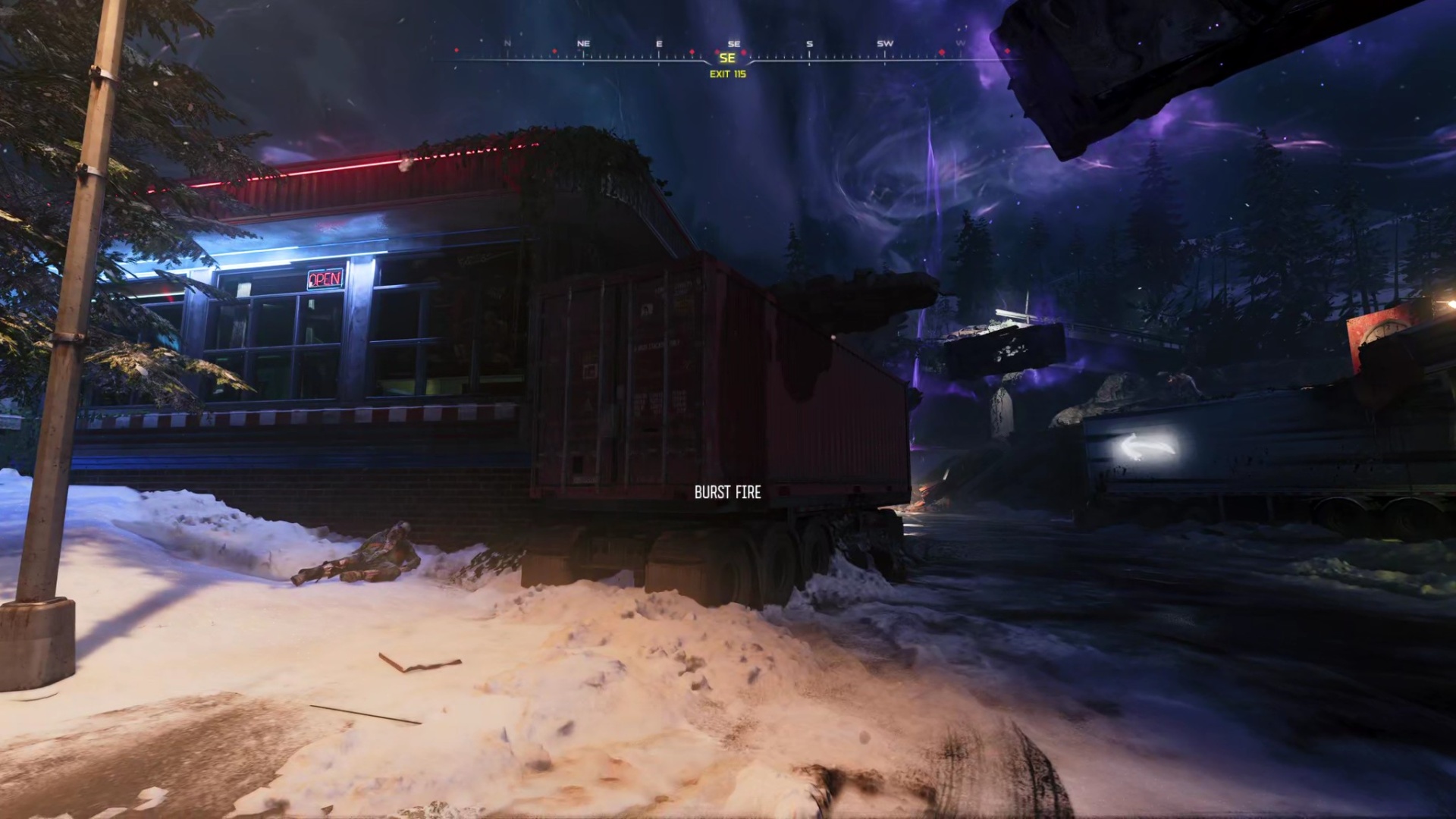Expand the compass N cardinal marker
Image resolution: width=1456 pixels, height=819 pixels.
(x=507, y=43)
